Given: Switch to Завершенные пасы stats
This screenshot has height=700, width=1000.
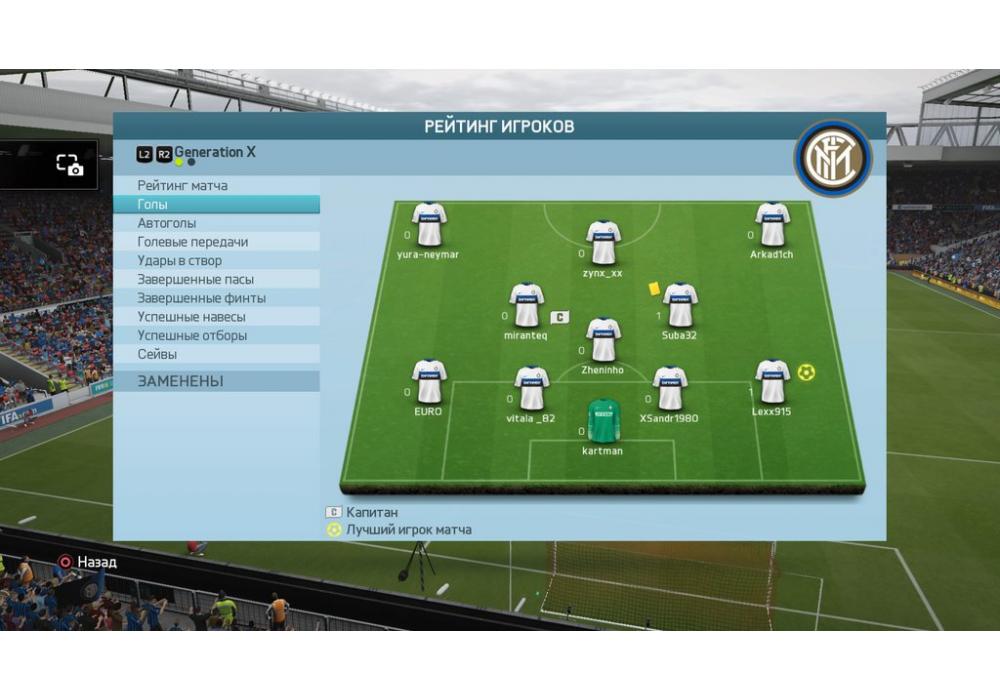Looking at the screenshot, I should tap(196, 280).
